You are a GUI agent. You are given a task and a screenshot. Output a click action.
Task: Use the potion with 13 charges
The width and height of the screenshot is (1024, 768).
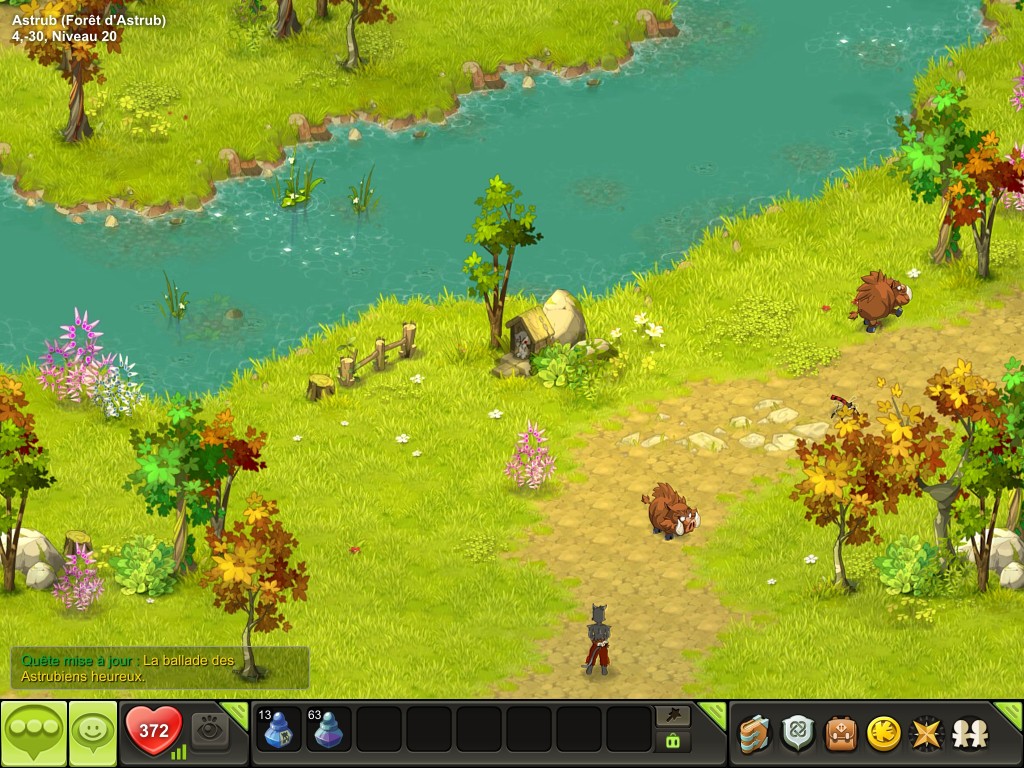tap(279, 729)
